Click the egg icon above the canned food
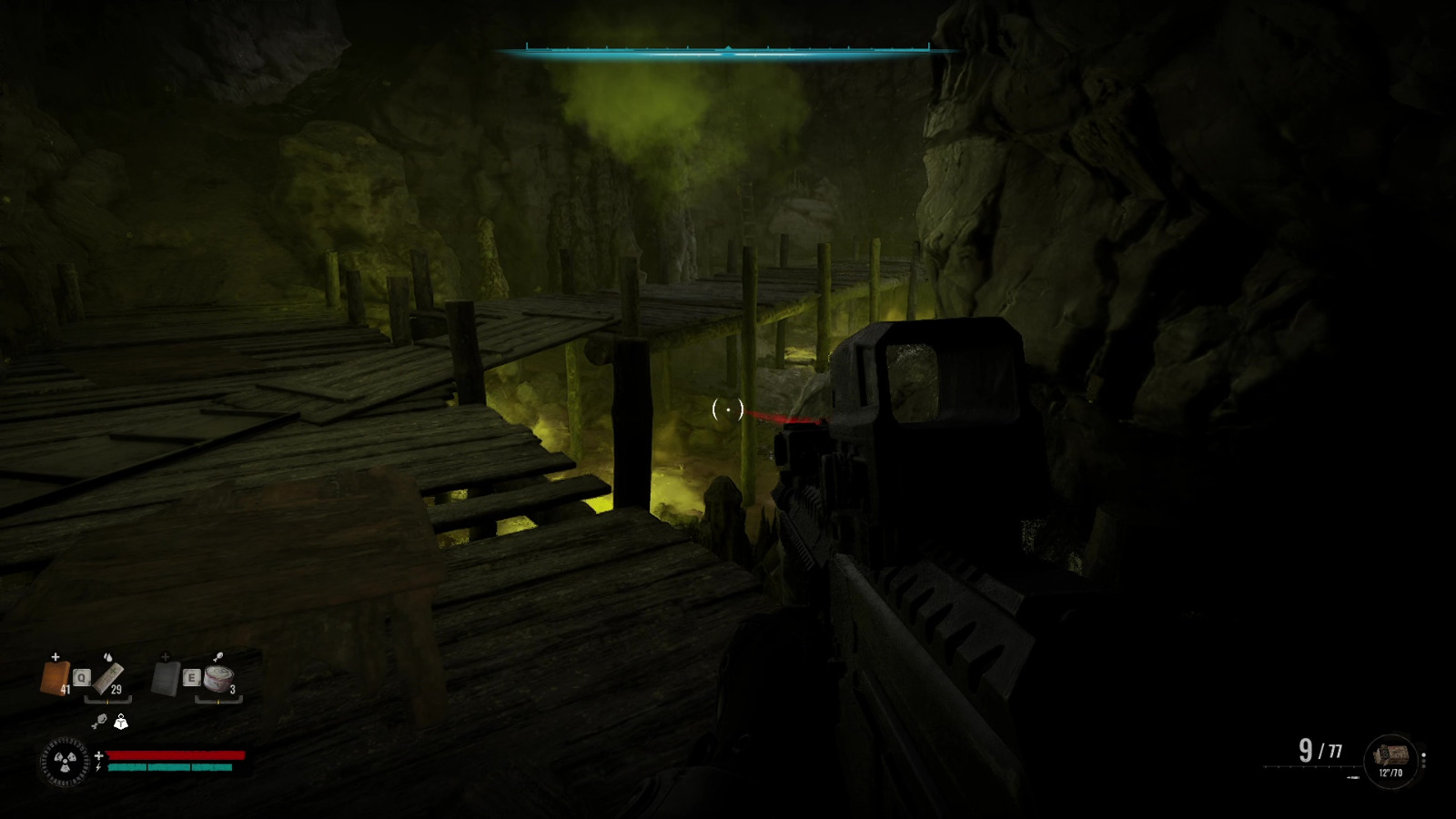Screen dimensions: 1456x819 [217, 656]
